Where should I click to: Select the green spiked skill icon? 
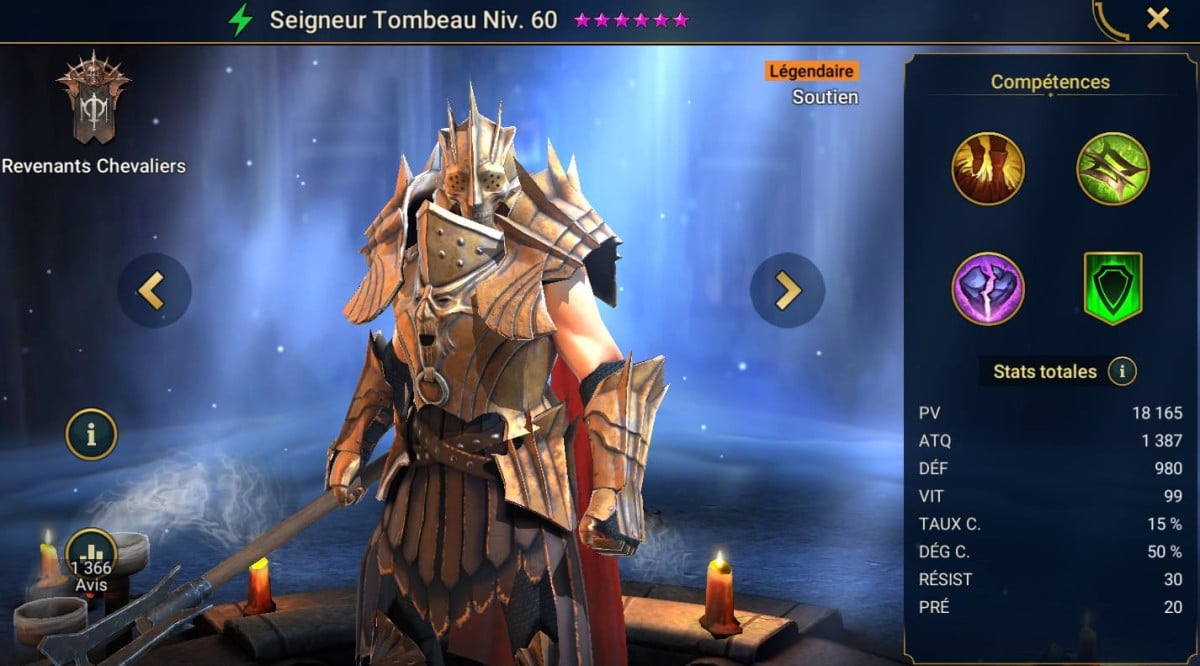[1112, 168]
